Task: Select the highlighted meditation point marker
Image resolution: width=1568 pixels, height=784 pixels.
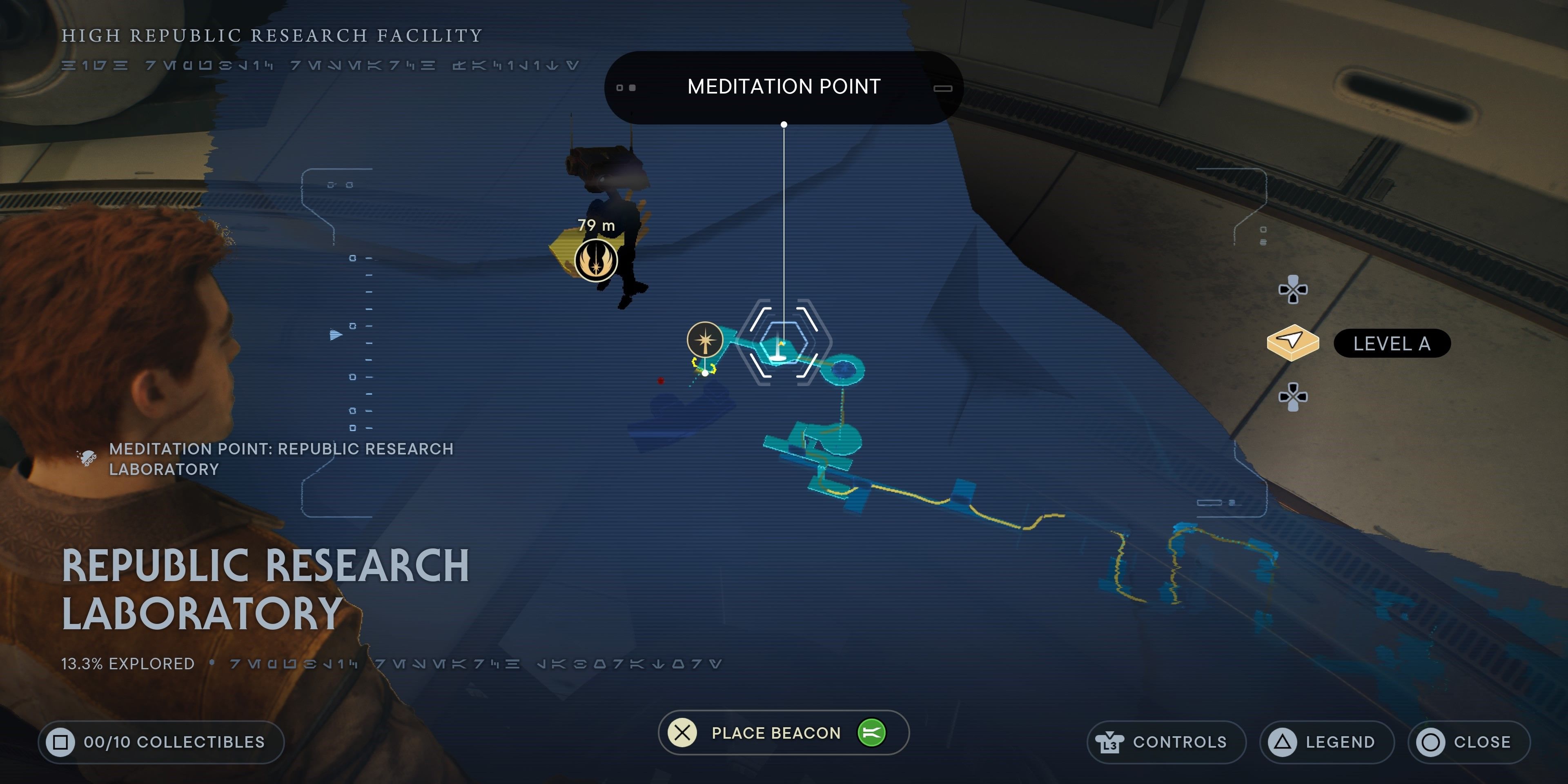Action: tap(783, 345)
